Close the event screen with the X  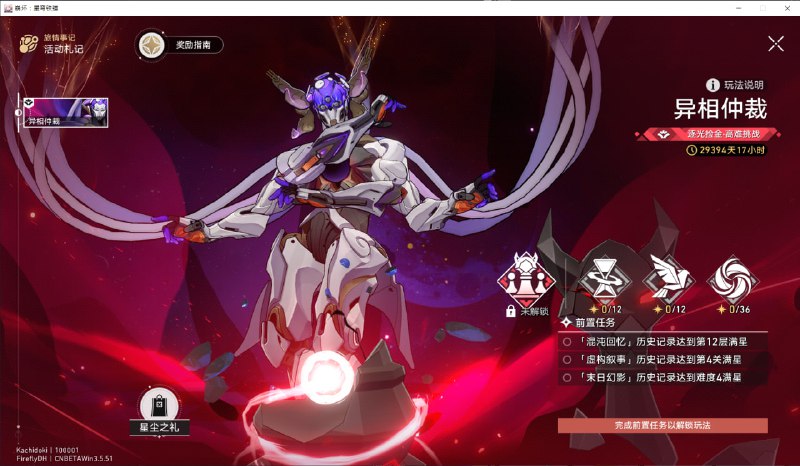(776, 43)
